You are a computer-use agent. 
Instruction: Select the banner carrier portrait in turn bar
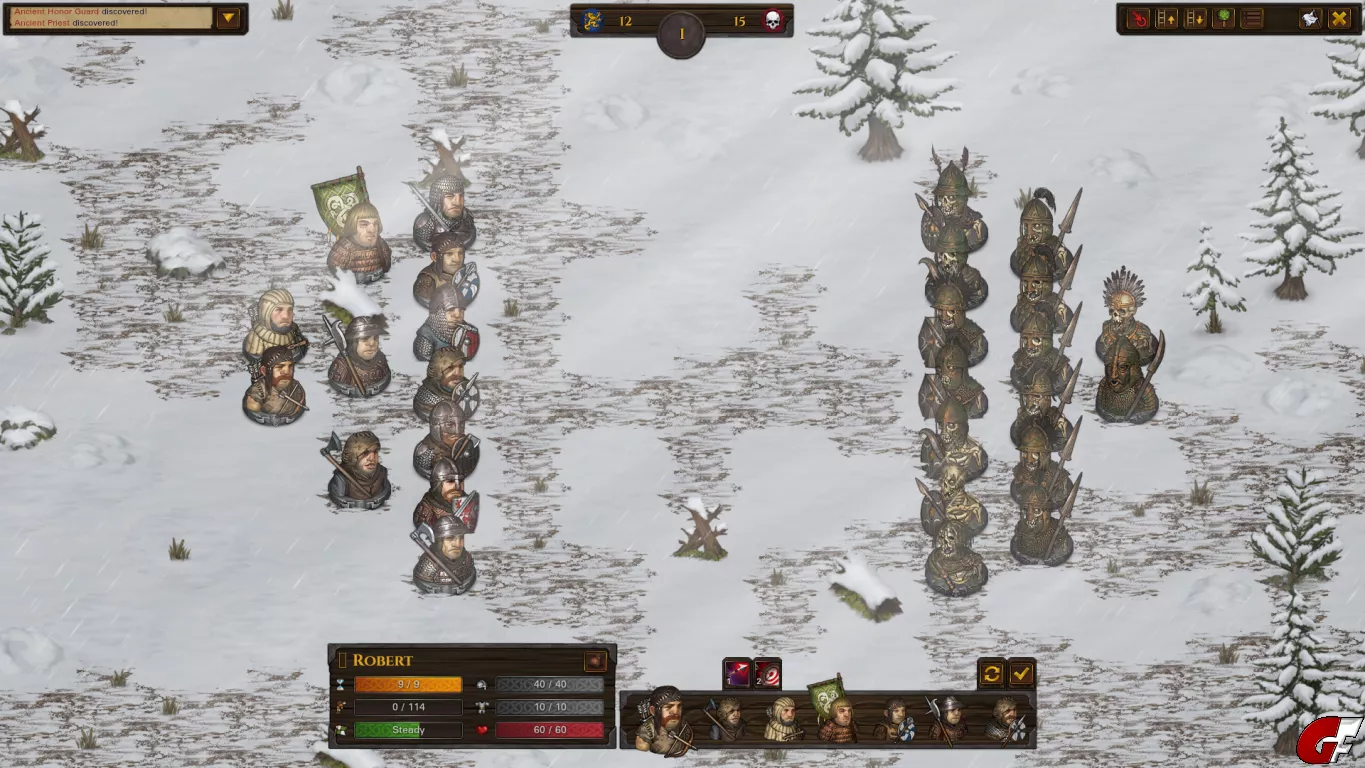[x=837, y=717]
